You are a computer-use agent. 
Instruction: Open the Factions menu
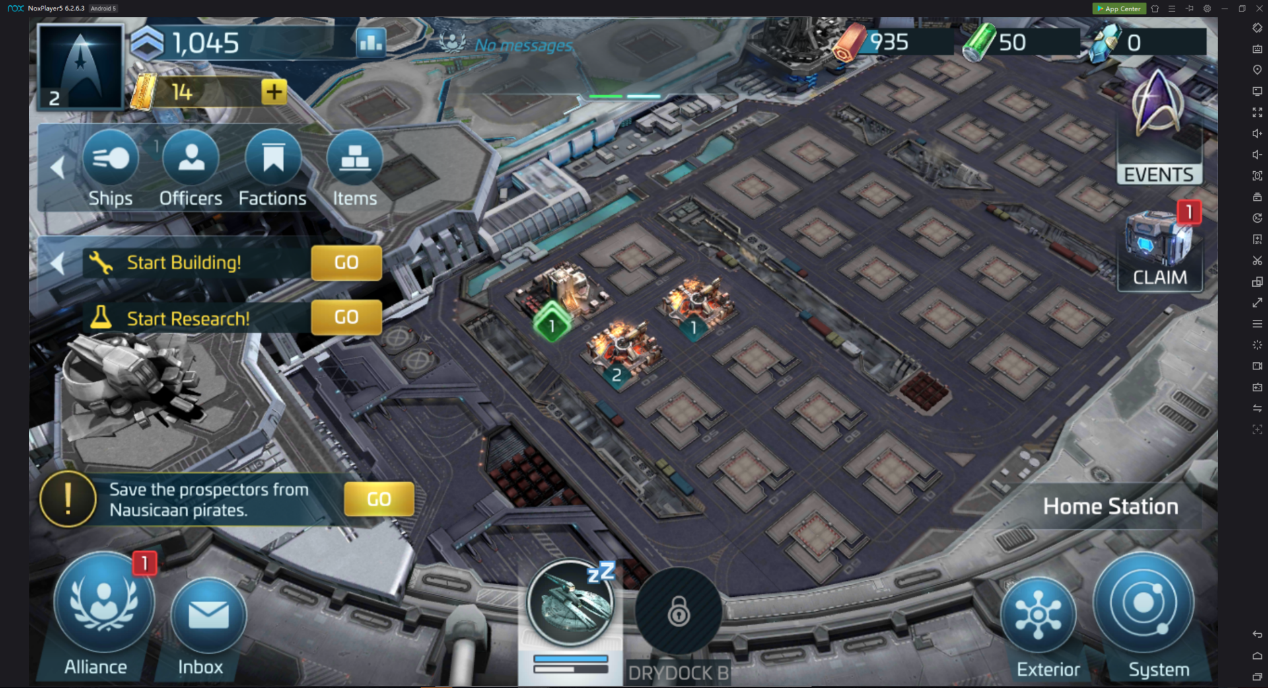tap(272, 167)
